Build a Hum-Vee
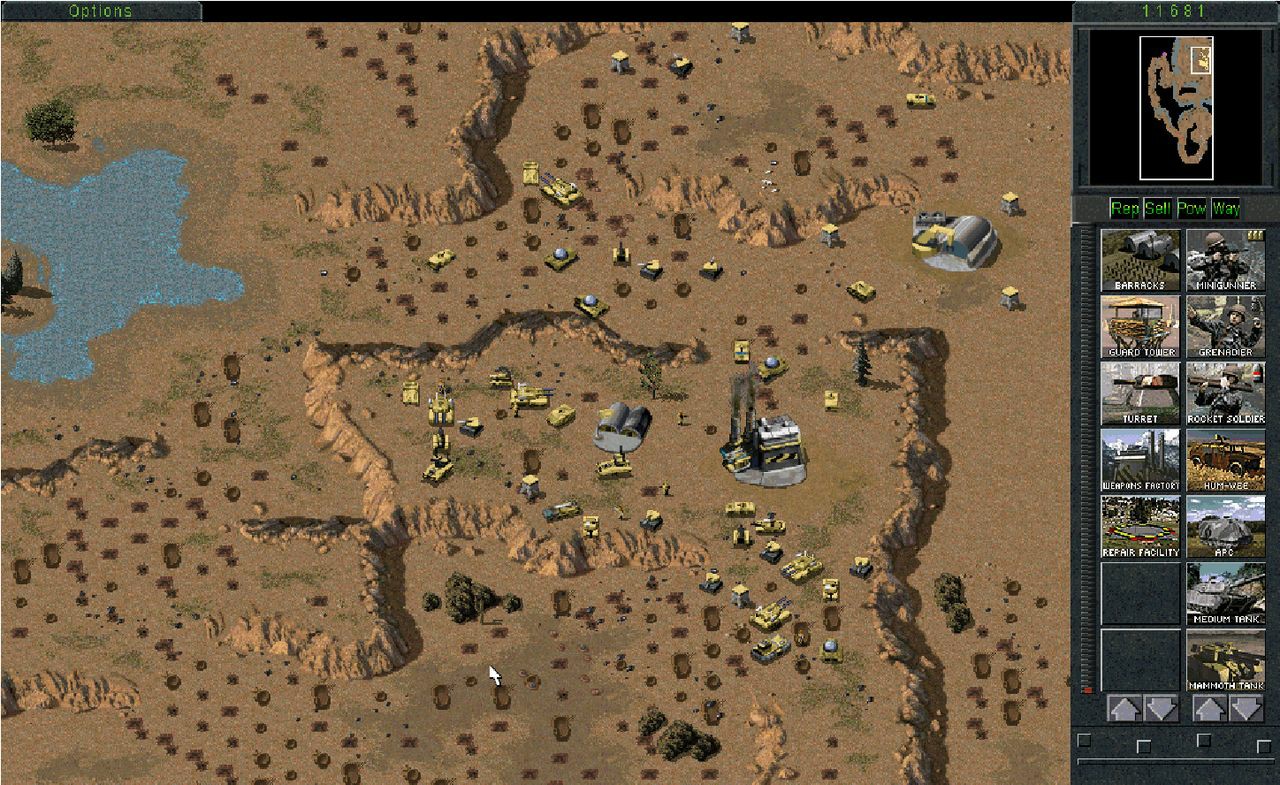Screen dimensions: 1280x785 click(x=1225, y=460)
